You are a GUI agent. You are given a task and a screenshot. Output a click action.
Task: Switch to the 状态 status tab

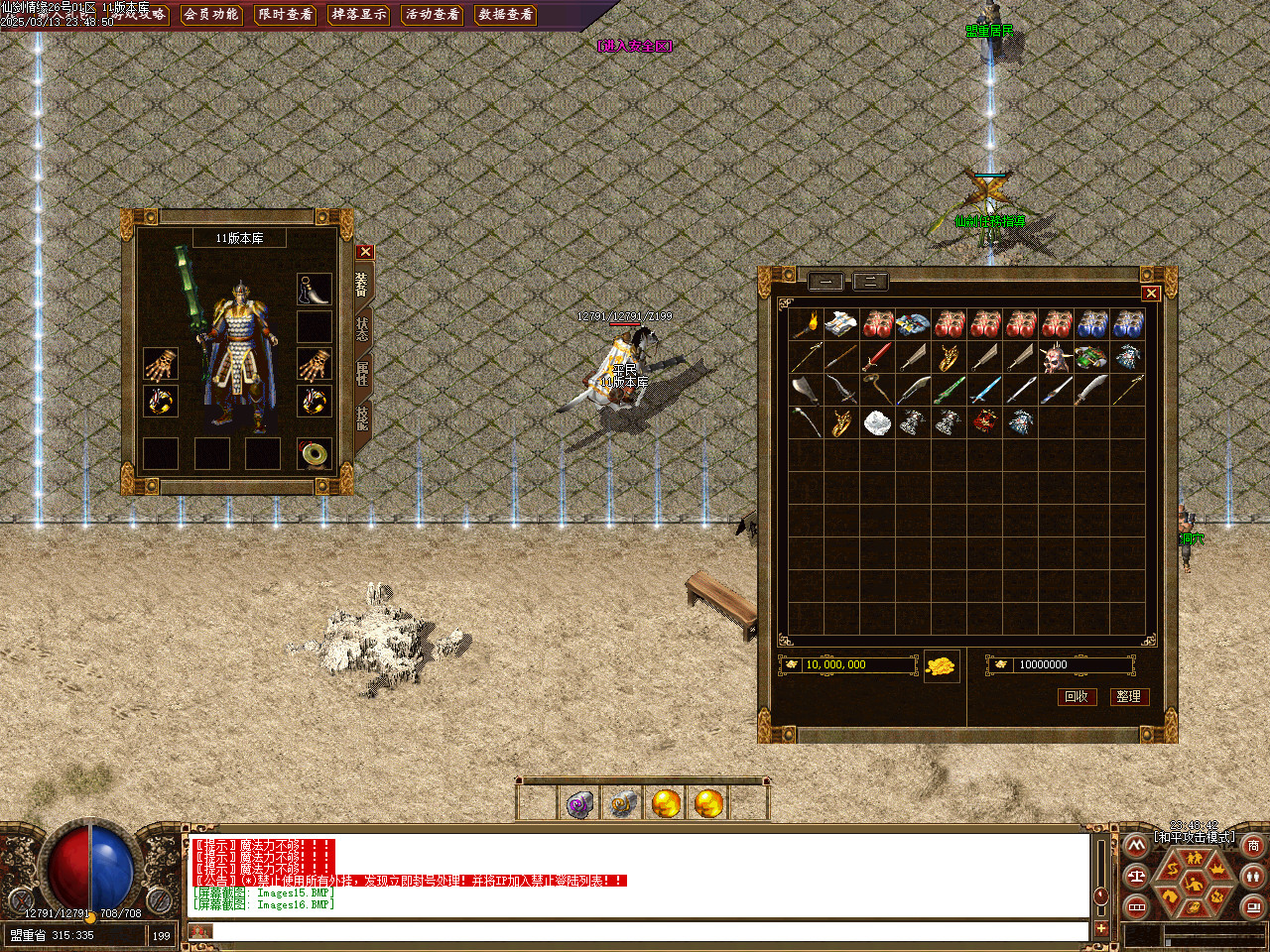(362, 329)
